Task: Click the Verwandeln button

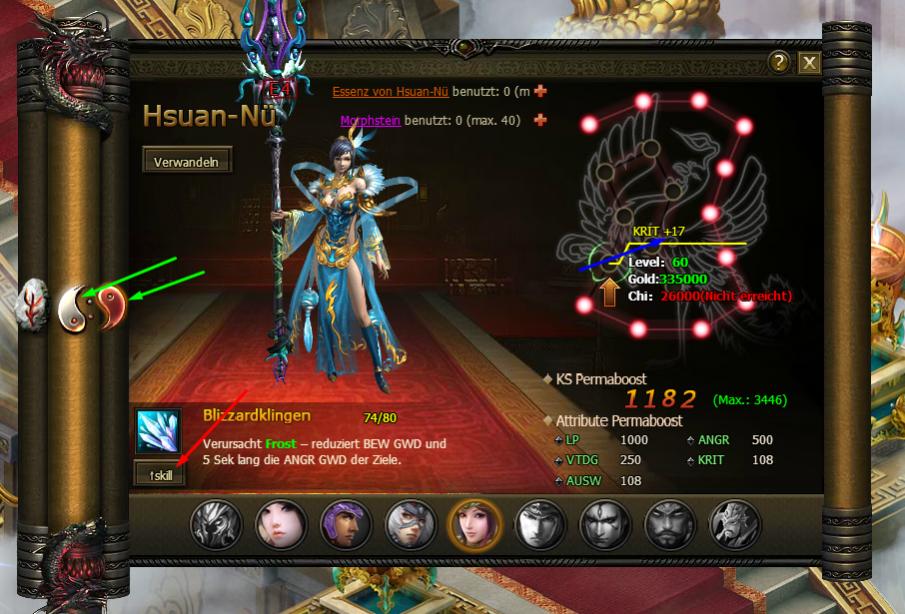Action: coord(187,160)
